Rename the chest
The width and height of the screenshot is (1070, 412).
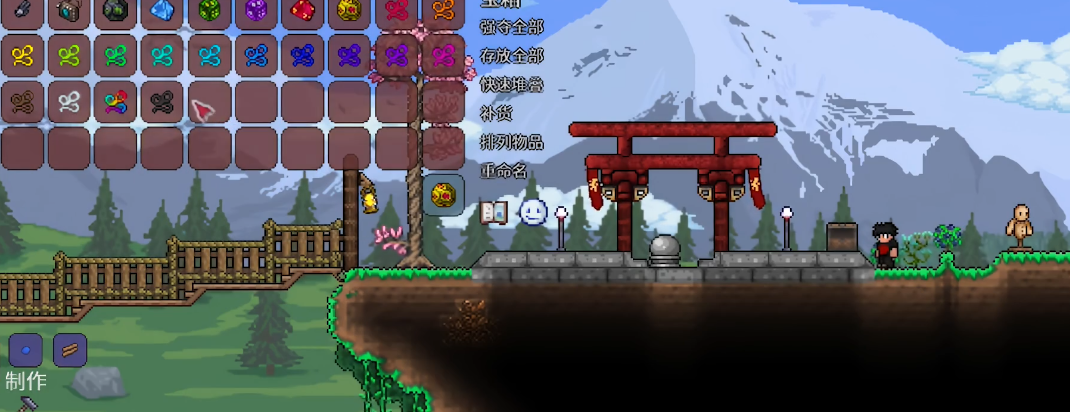[504, 171]
